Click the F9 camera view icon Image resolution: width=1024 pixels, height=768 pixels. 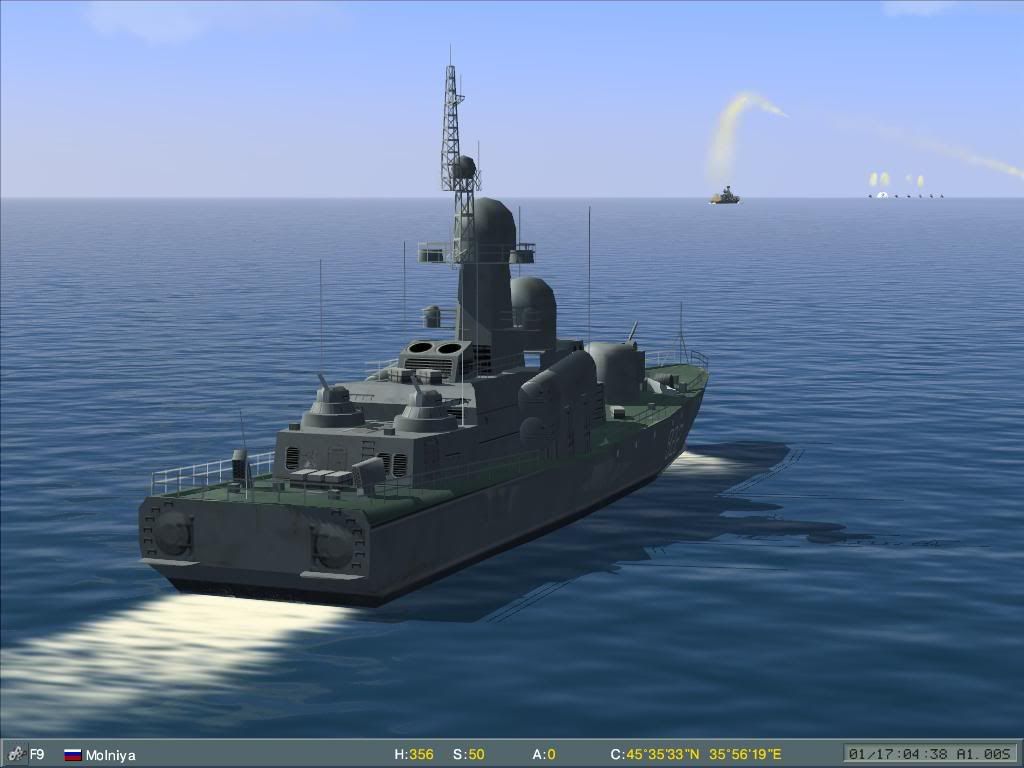tap(16, 755)
